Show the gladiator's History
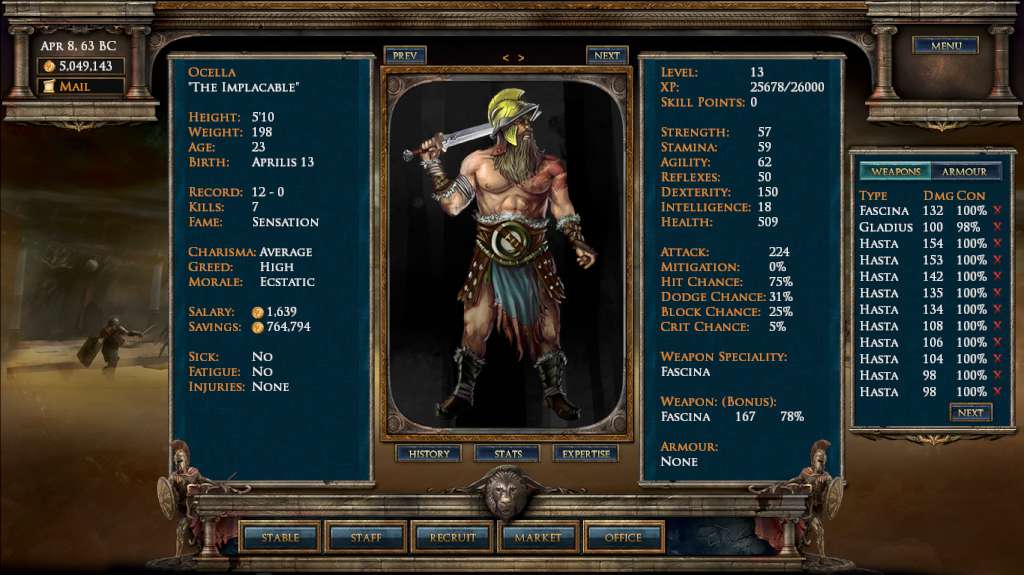 tap(429, 454)
